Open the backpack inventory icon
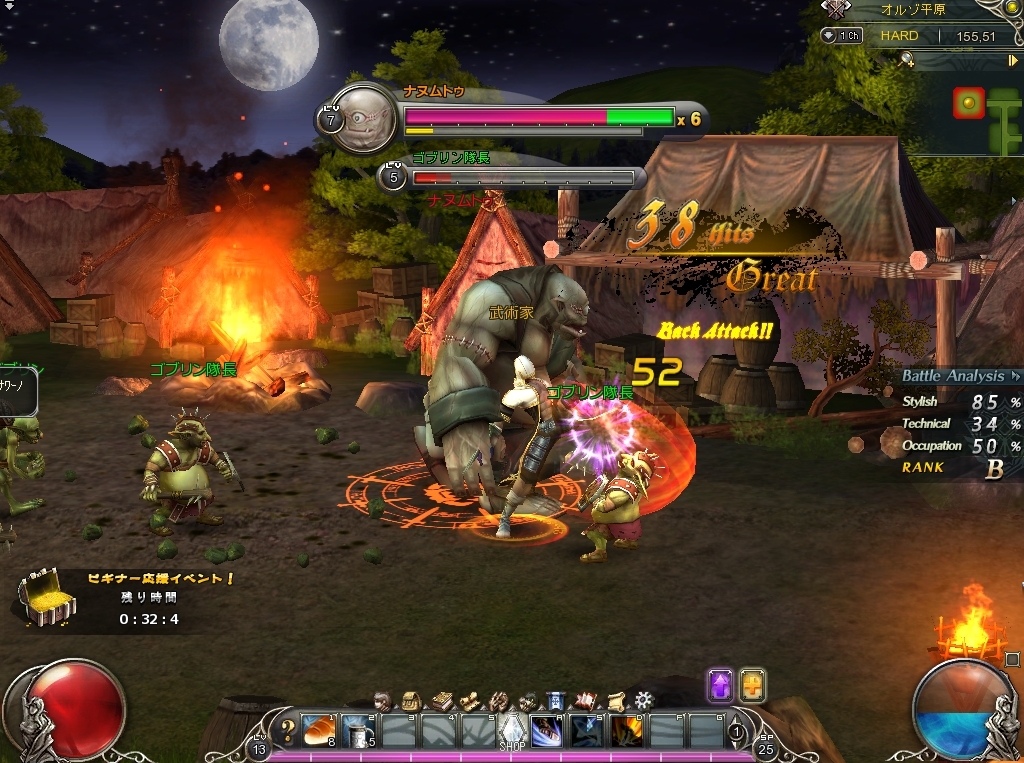Image resolution: width=1024 pixels, height=763 pixels. pyautogui.click(x=410, y=700)
